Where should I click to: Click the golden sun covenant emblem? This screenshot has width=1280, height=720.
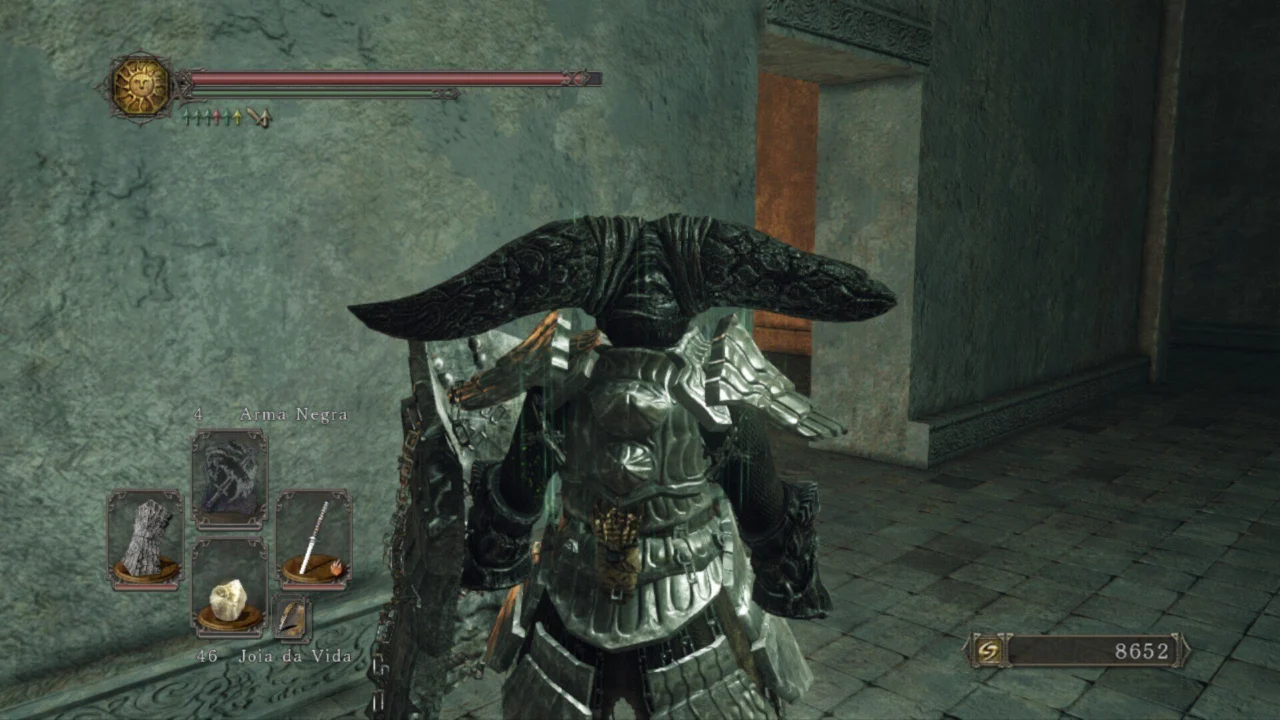click(x=140, y=87)
